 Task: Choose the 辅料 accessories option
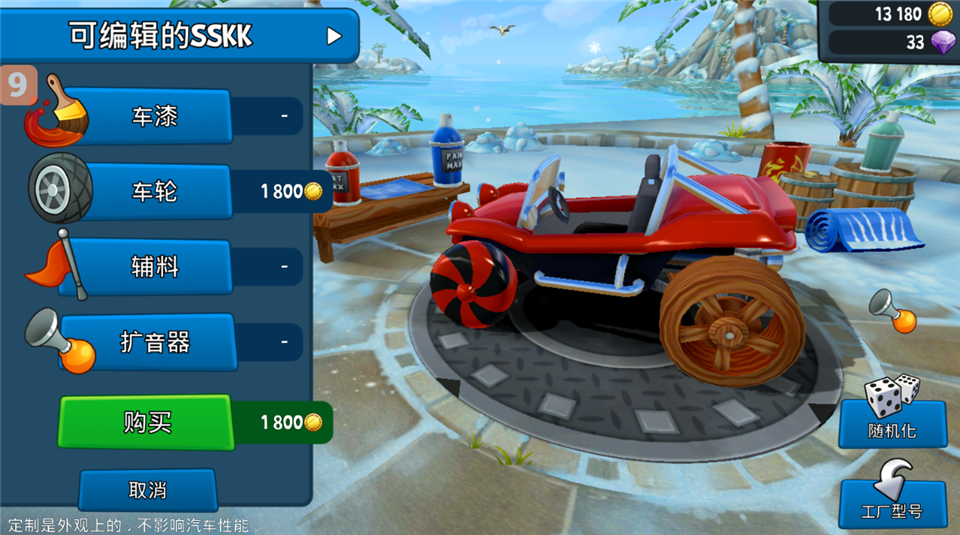155,267
